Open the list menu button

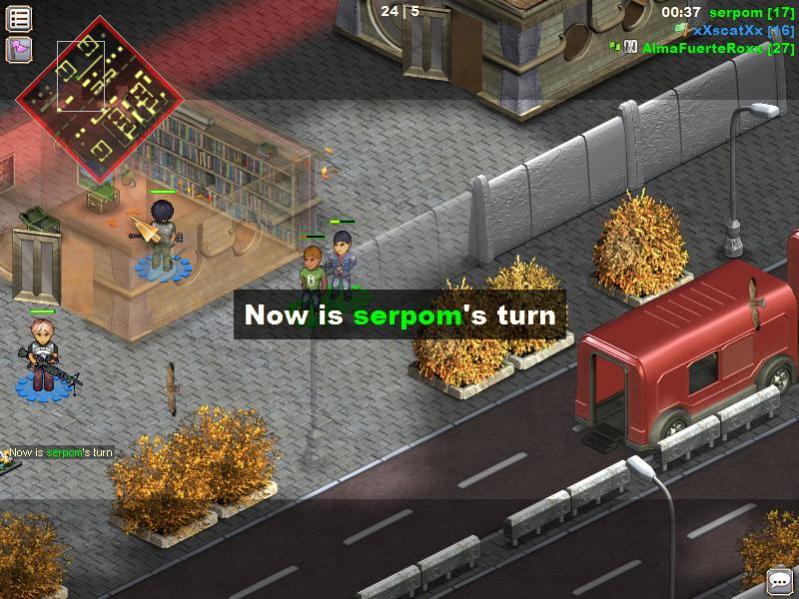click(19, 18)
